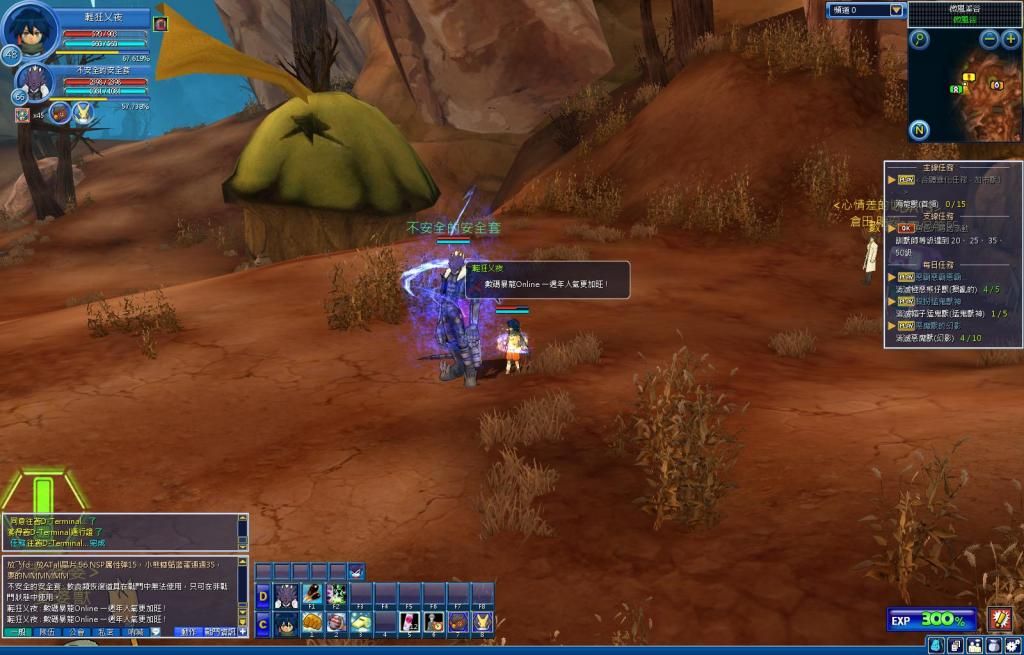Click the buff icon beside the tamer name
This screenshot has height=655, width=1024.
[x=160, y=23]
